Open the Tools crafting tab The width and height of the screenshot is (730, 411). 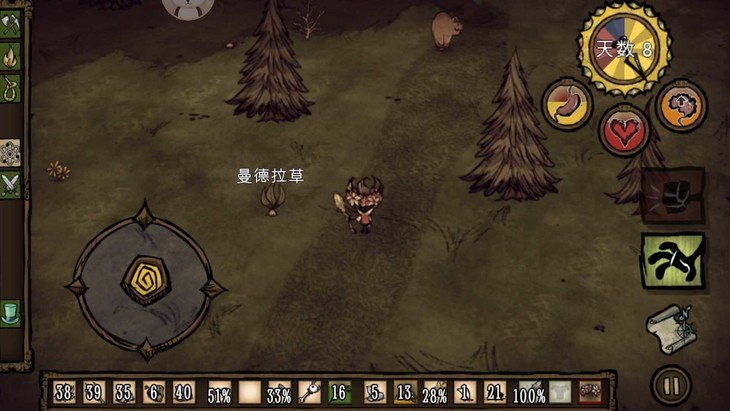click(x=10, y=26)
